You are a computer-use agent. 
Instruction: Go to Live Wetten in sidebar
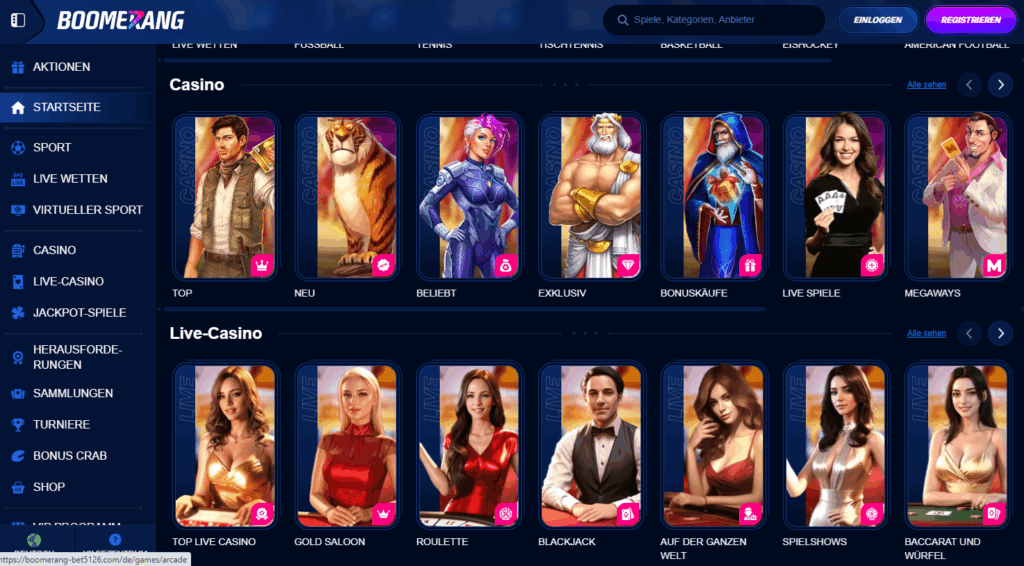click(70, 179)
